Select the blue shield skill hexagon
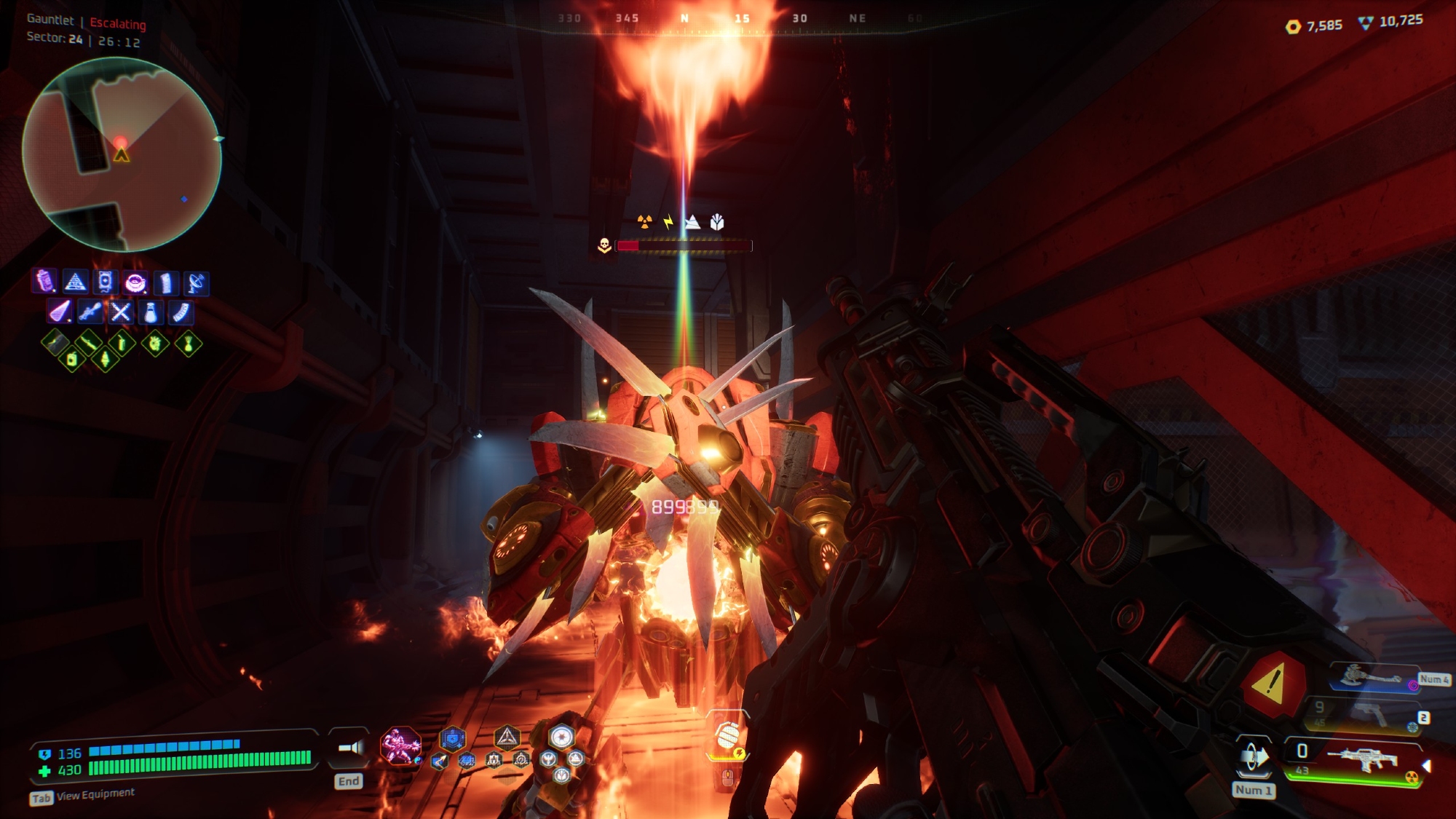This screenshot has height=819, width=1456. click(x=452, y=740)
